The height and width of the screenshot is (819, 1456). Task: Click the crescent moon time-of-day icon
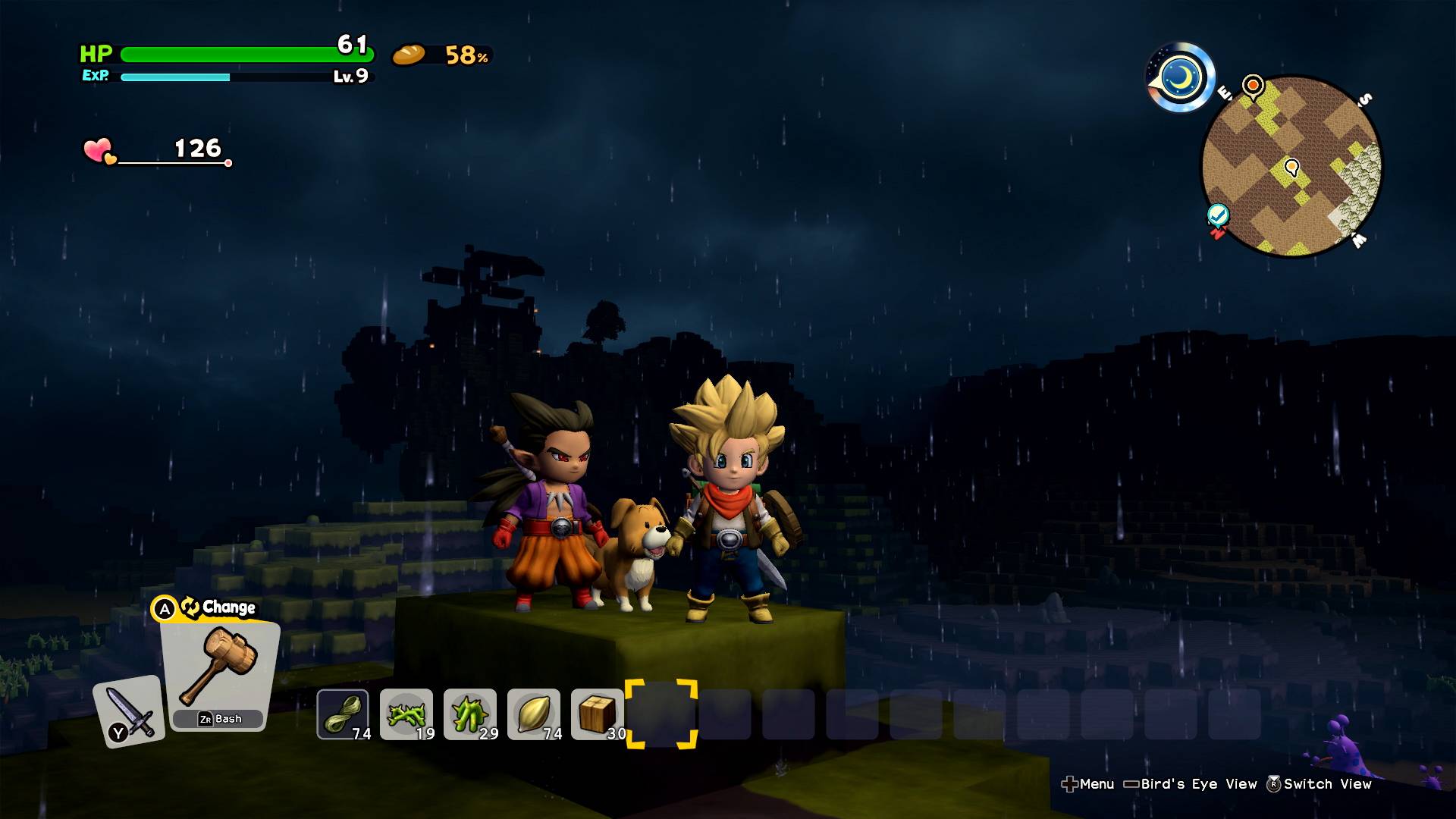1181,77
